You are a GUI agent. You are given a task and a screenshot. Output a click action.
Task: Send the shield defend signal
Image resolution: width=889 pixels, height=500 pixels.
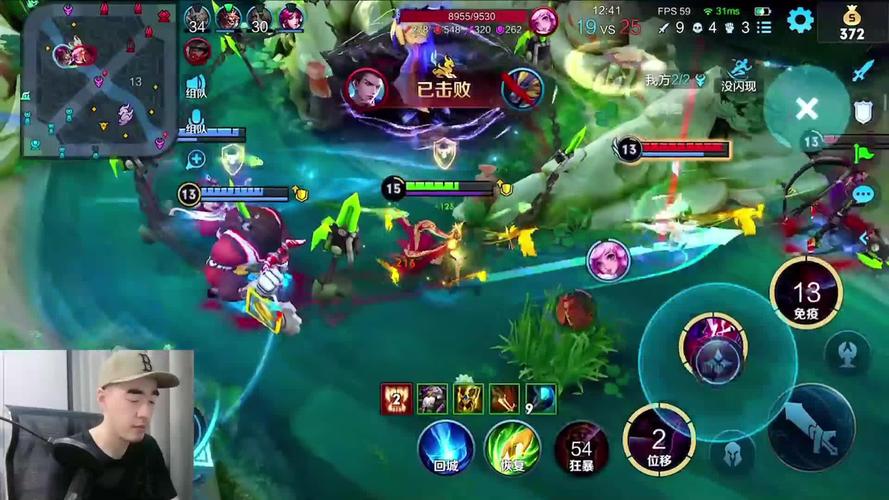click(x=863, y=112)
